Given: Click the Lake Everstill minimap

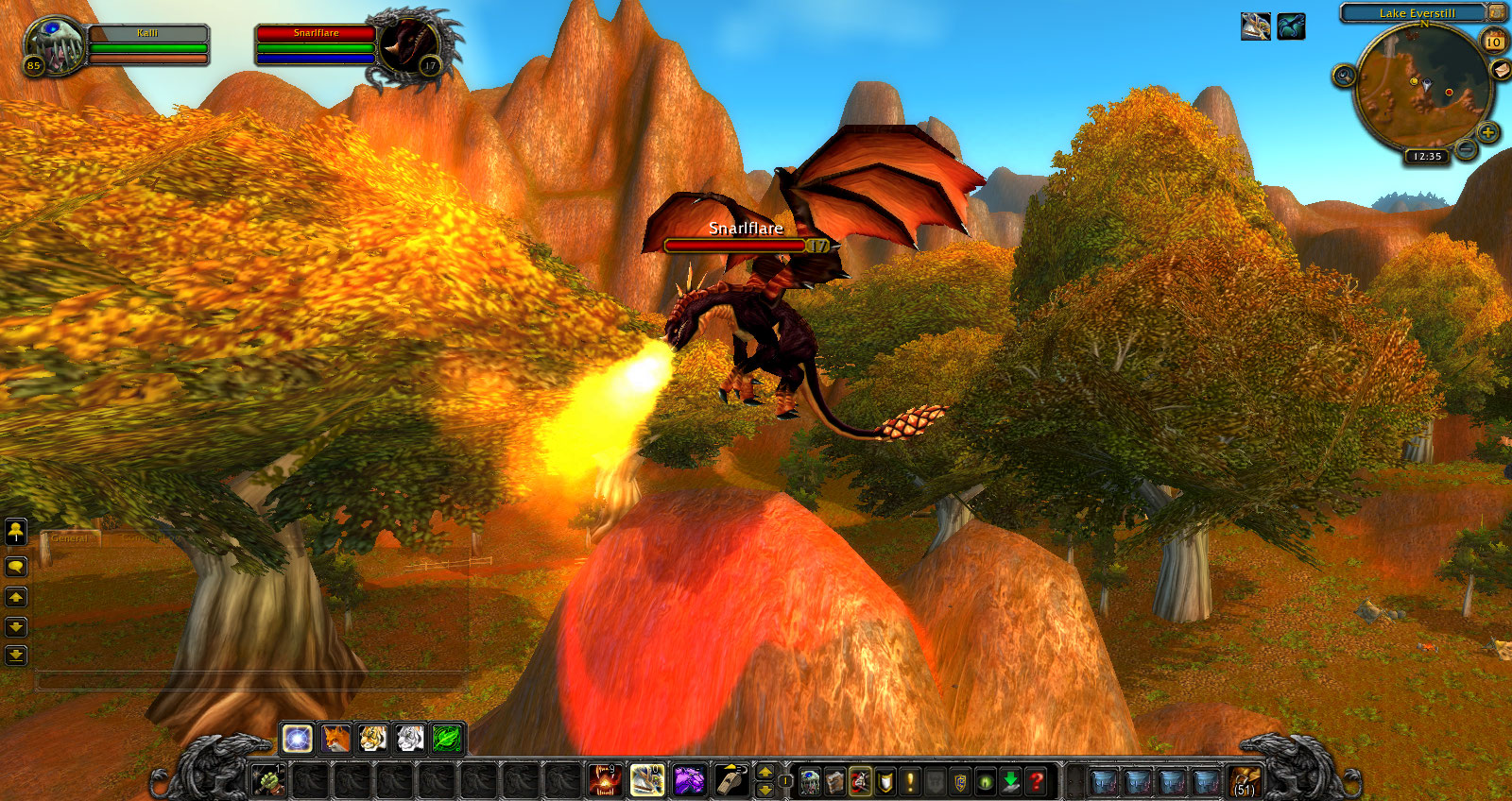Looking at the screenshot, I should [x=1422, y=88].
